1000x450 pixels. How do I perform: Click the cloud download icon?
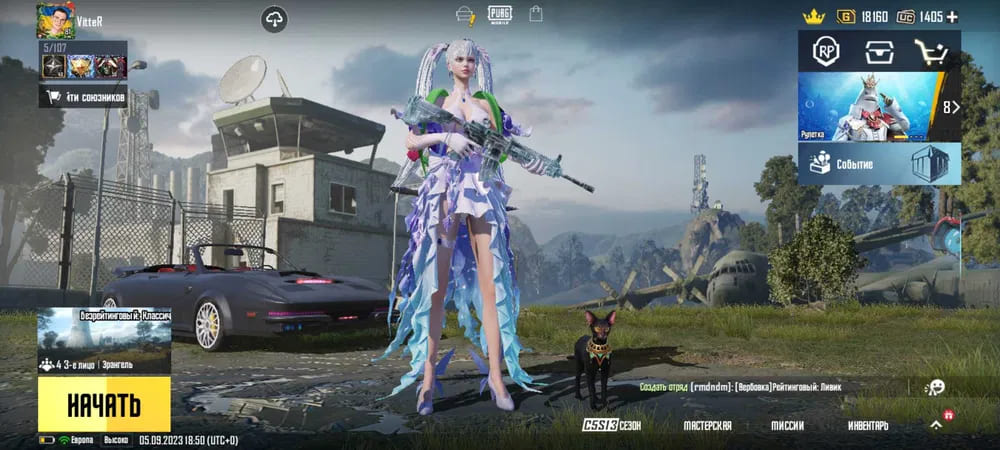pos(275,18)
